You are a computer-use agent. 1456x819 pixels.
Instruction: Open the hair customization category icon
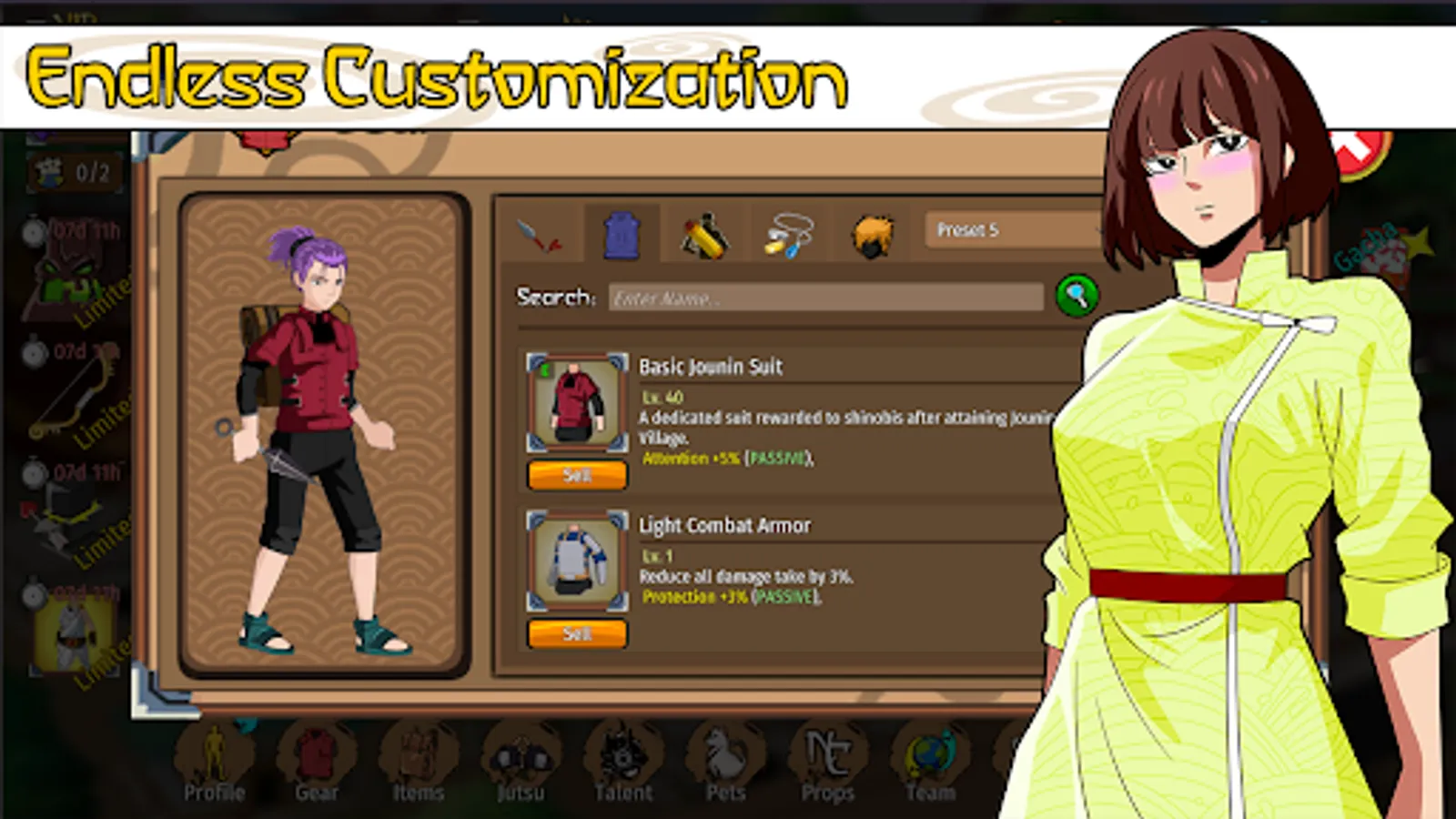pos(871,233)
